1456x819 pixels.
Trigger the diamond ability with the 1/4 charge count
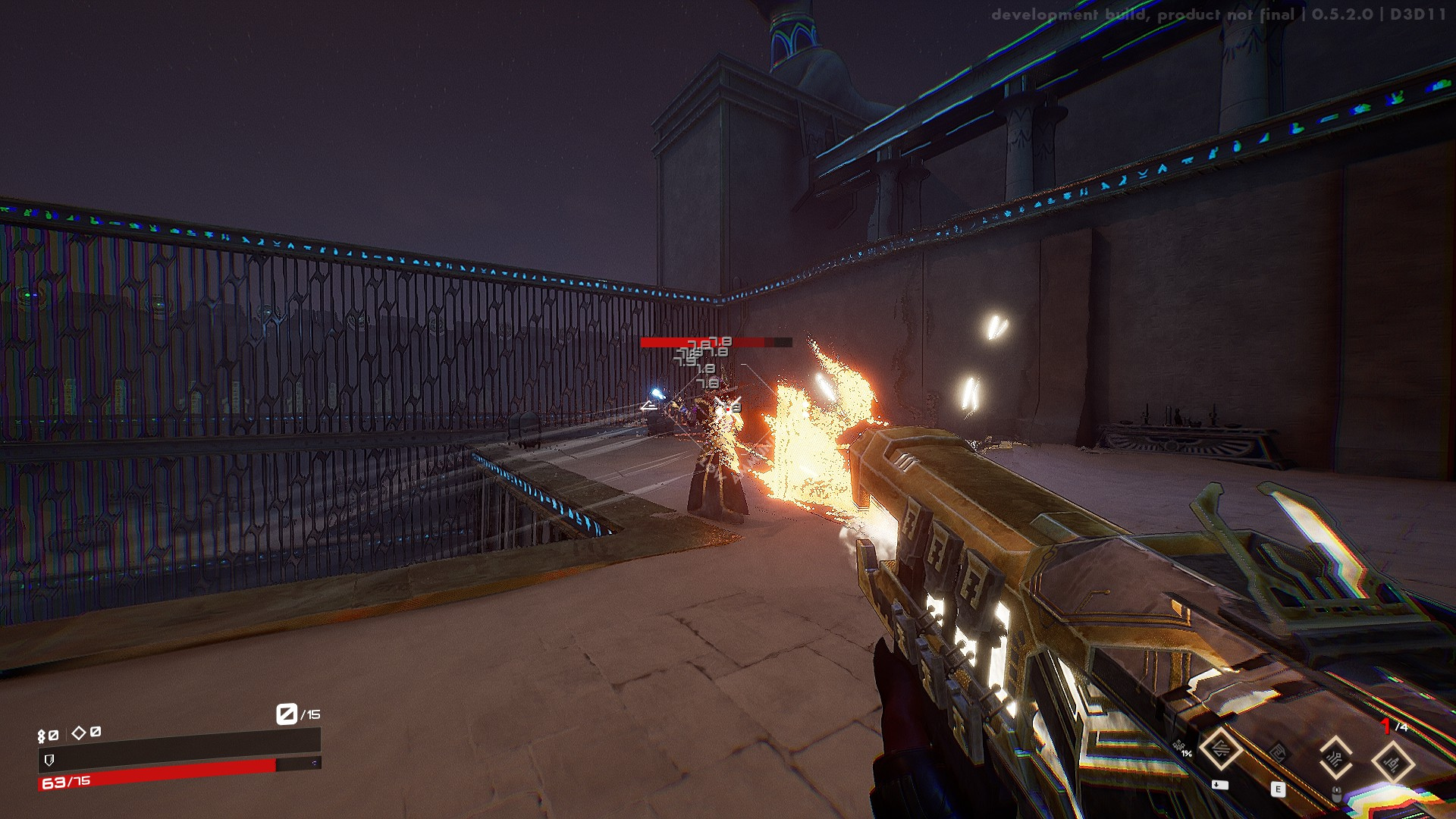(x=1392, y=761)
